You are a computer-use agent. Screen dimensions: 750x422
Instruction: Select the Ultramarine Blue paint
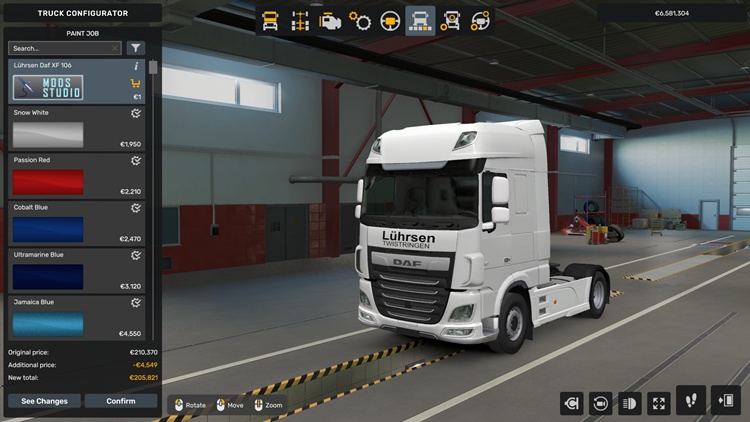pyautogui.click(x=48, y=276)
